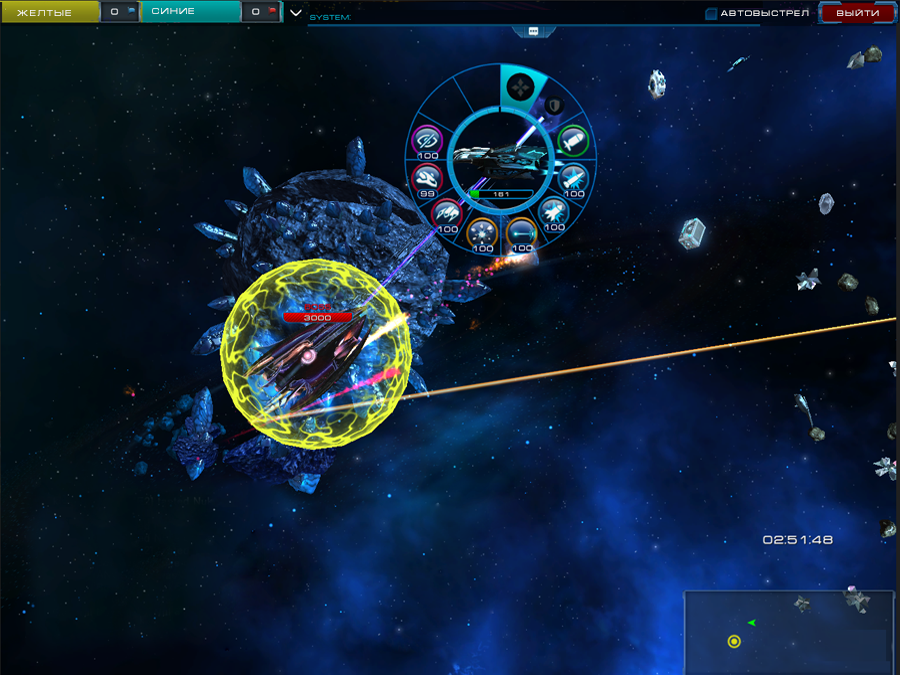This screenshot has width=900, height=675.
Task: Open the chat bubble handle
Action: coord(533,31)
